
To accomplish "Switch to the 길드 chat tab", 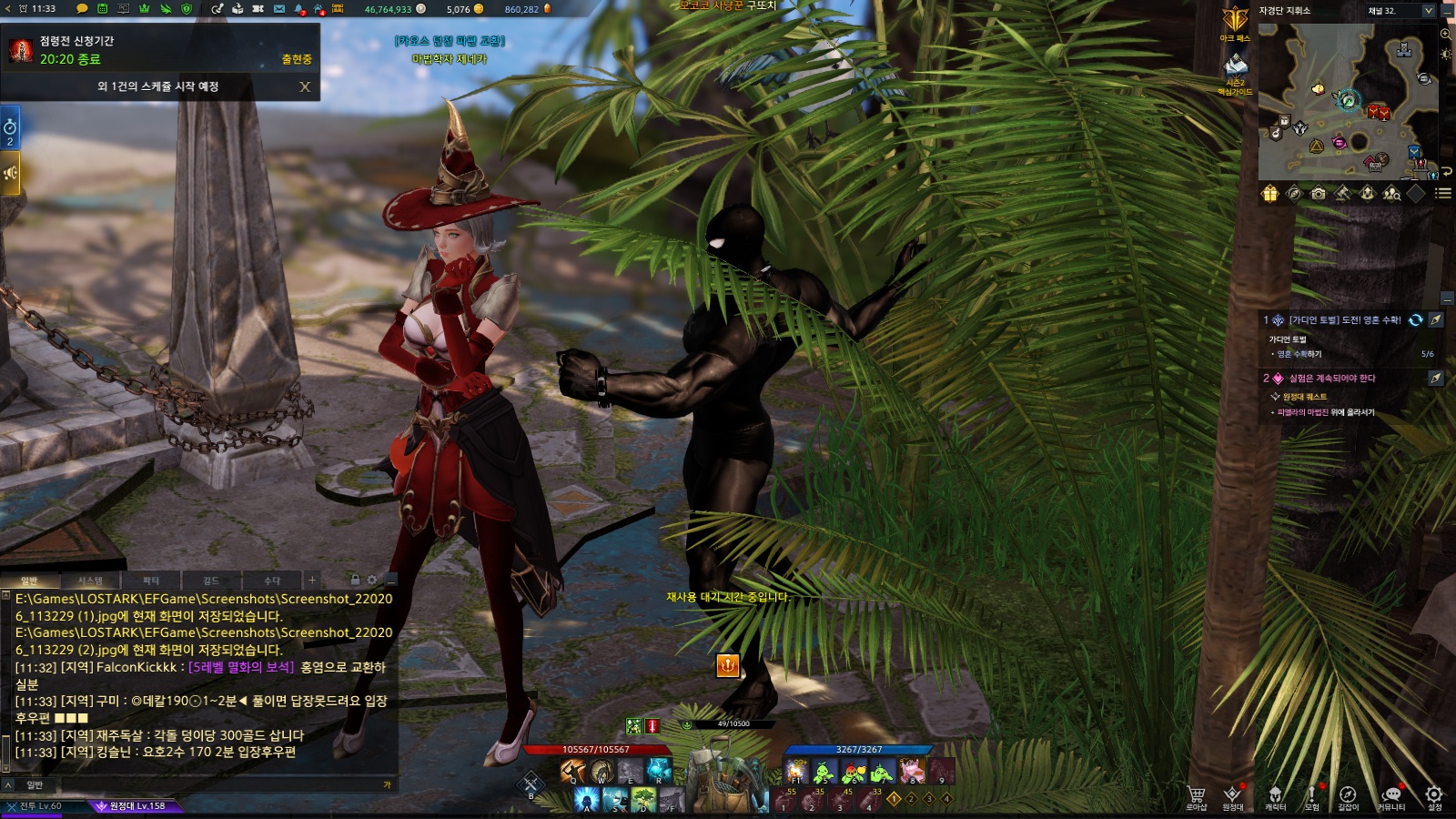I will click(211, 581).
